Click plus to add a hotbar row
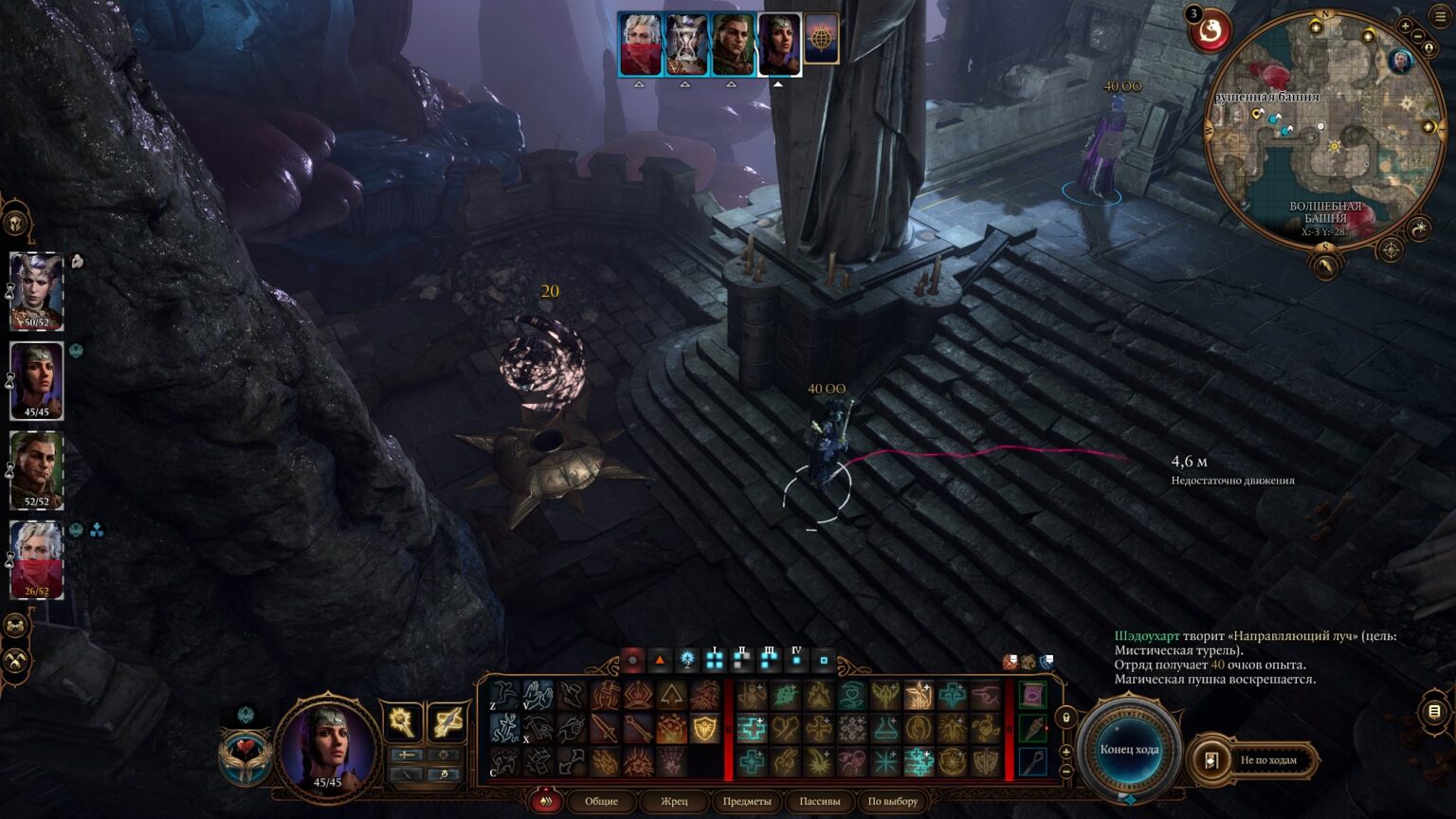Viewport: 1456px width, 819px height. [1065, 751]
